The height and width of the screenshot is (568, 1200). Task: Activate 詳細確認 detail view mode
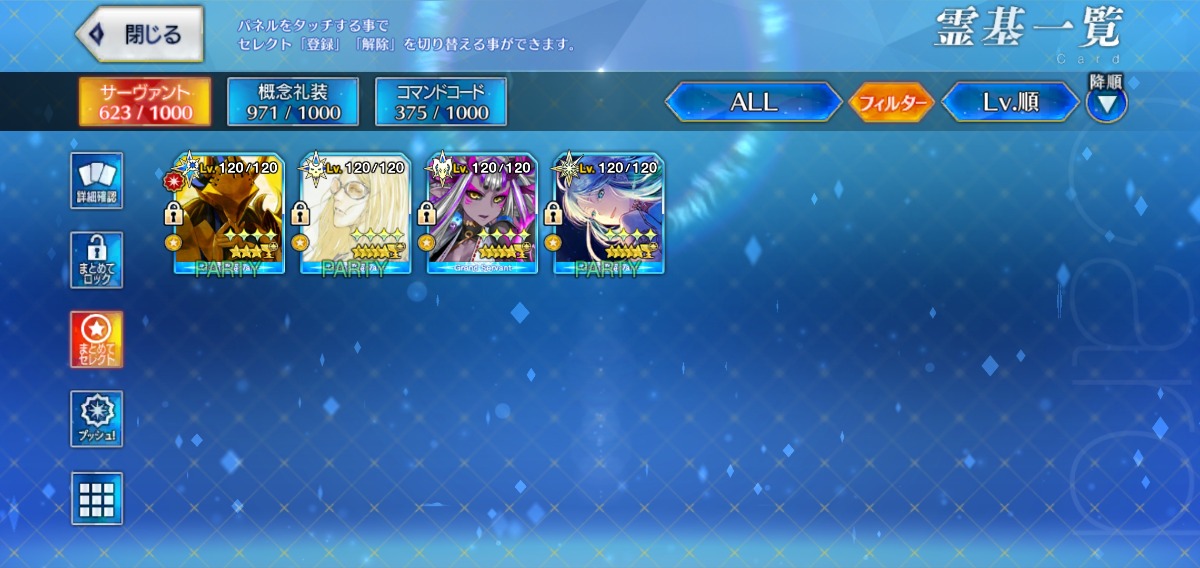tap(97, 181)
